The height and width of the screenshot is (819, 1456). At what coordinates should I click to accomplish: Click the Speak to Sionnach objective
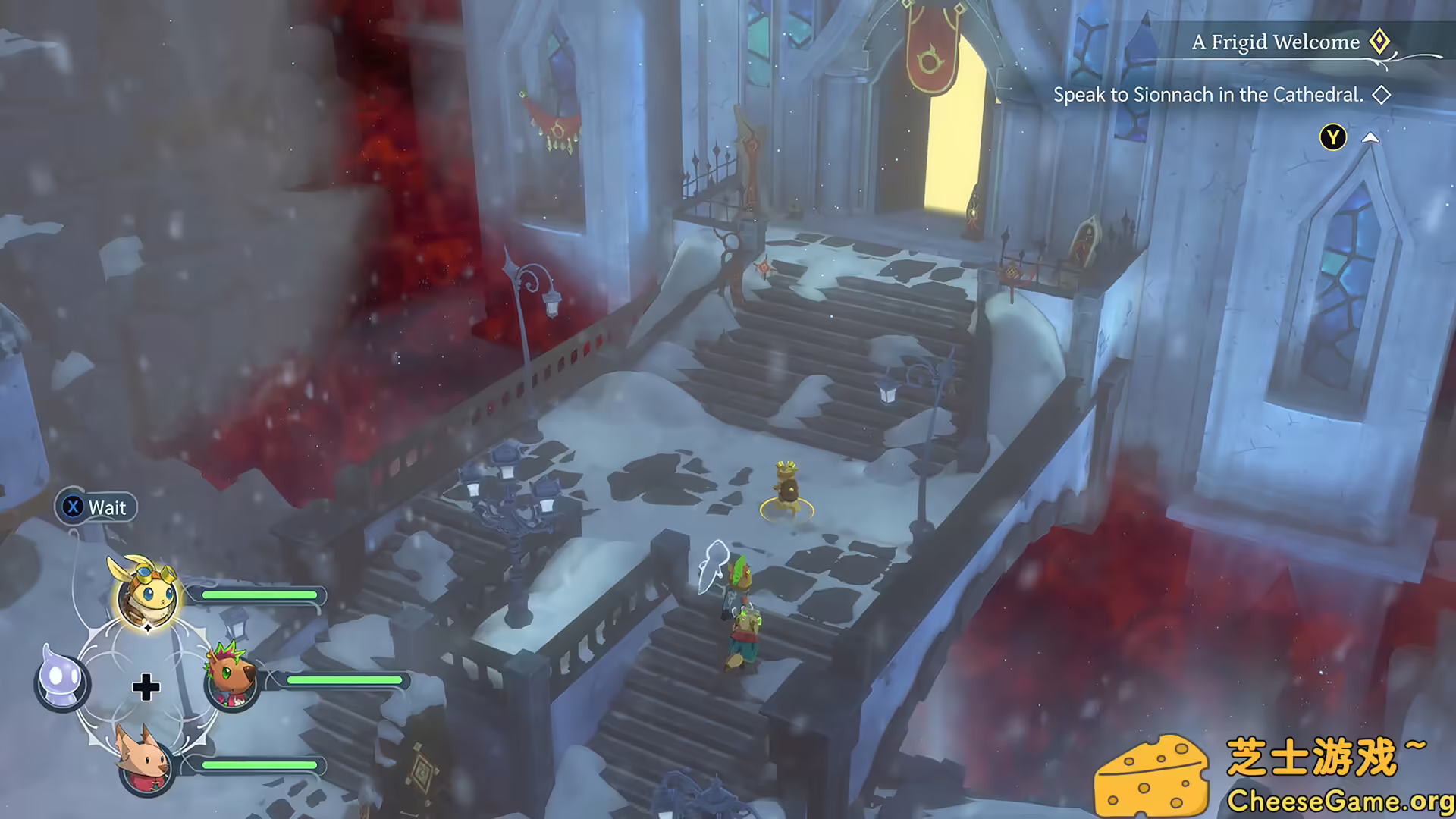click(1207, 95)
